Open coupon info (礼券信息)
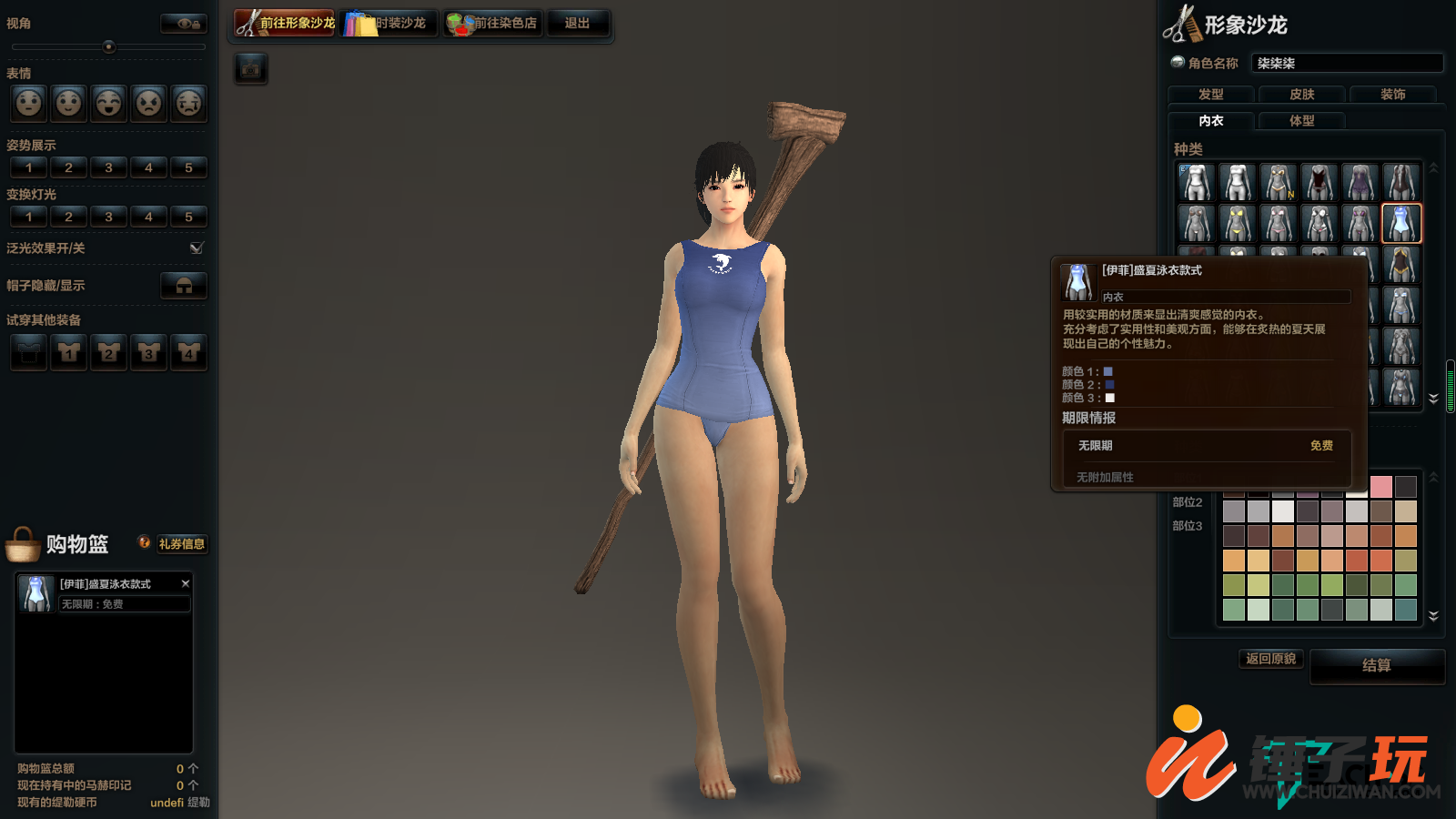Image resolution: width=1456 pixels, height=819 pixels. click(x=181, y=544)
